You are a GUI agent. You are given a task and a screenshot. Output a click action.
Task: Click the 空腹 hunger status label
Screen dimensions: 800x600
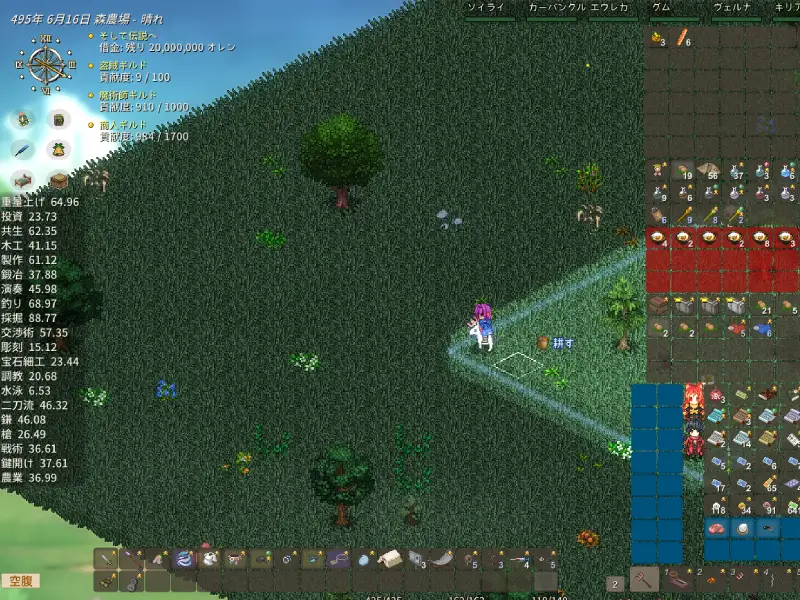tap(20, 581)
